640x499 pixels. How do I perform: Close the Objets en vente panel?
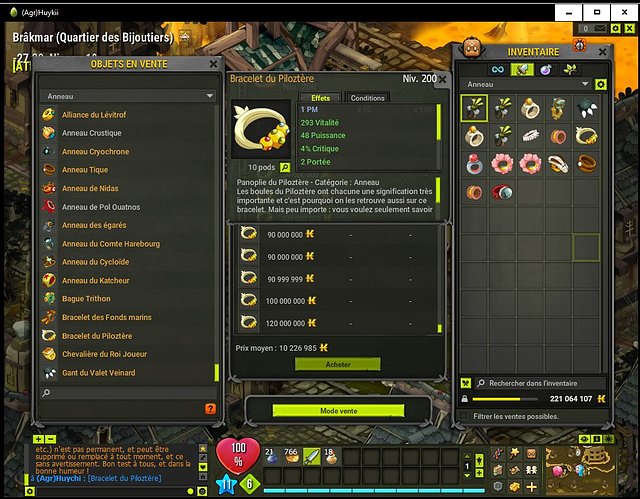[213, 63]
